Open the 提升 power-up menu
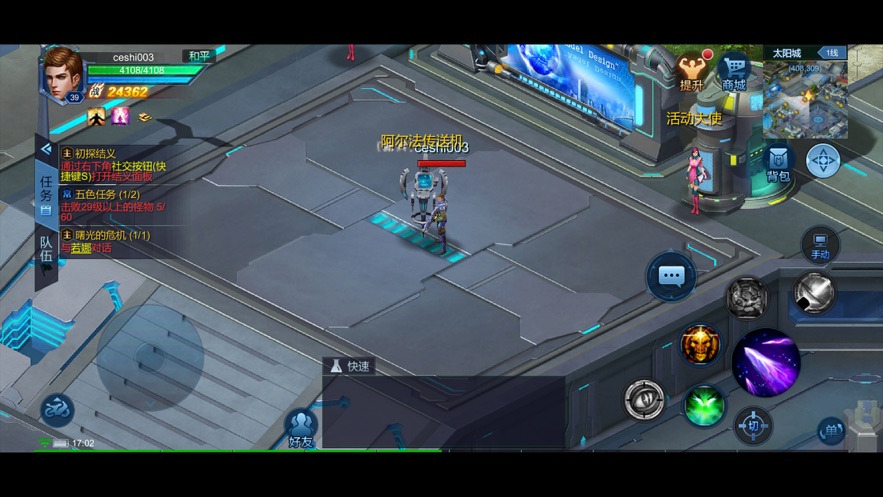Image resolution: width=883 pixels, height=497 pixels. [x=692, y=72]
